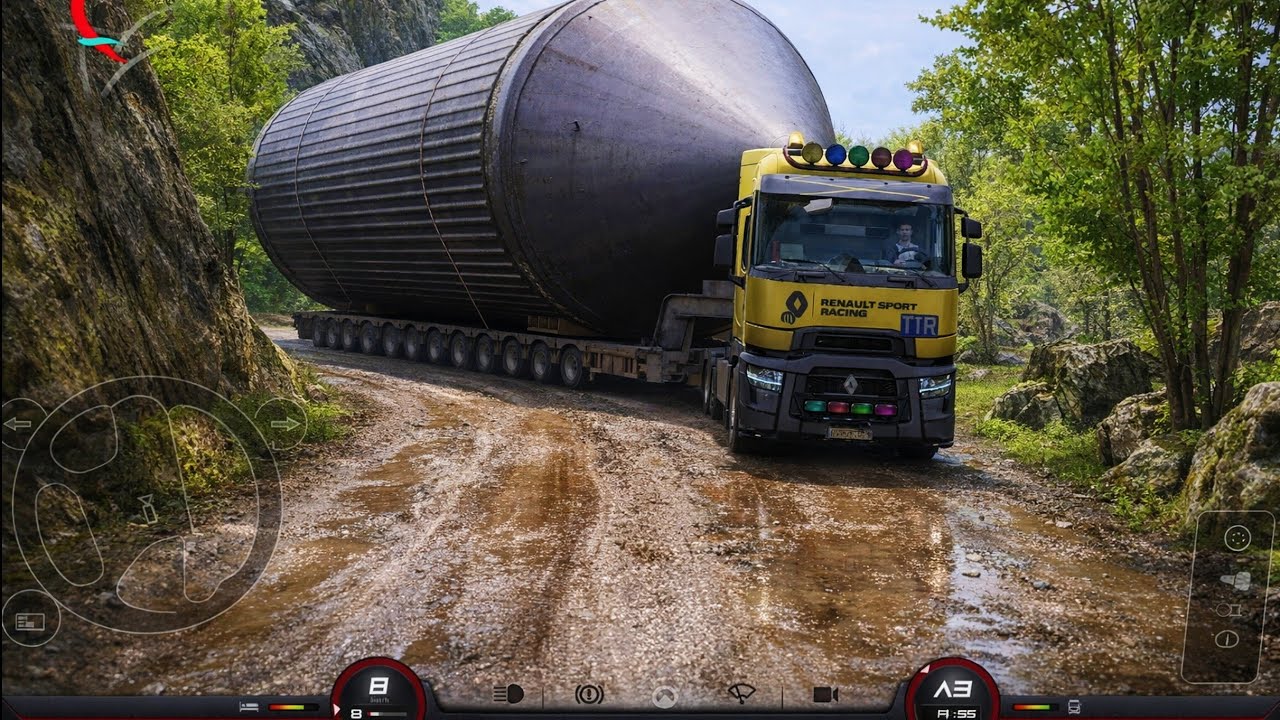Engage the parking brake icon
The image size is (1280, 720).
click(589, 694)
